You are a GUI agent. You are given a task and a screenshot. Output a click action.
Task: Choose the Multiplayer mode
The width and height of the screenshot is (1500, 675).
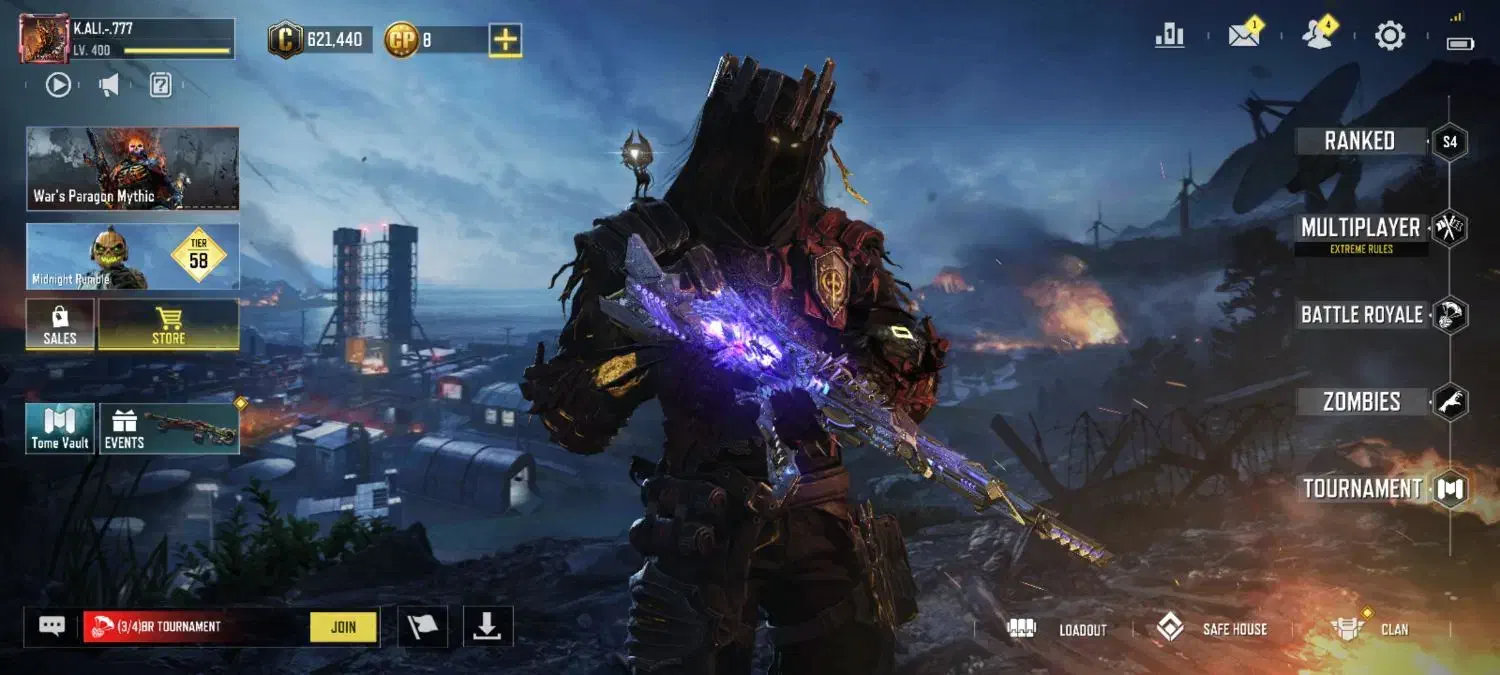point(1360,228)
